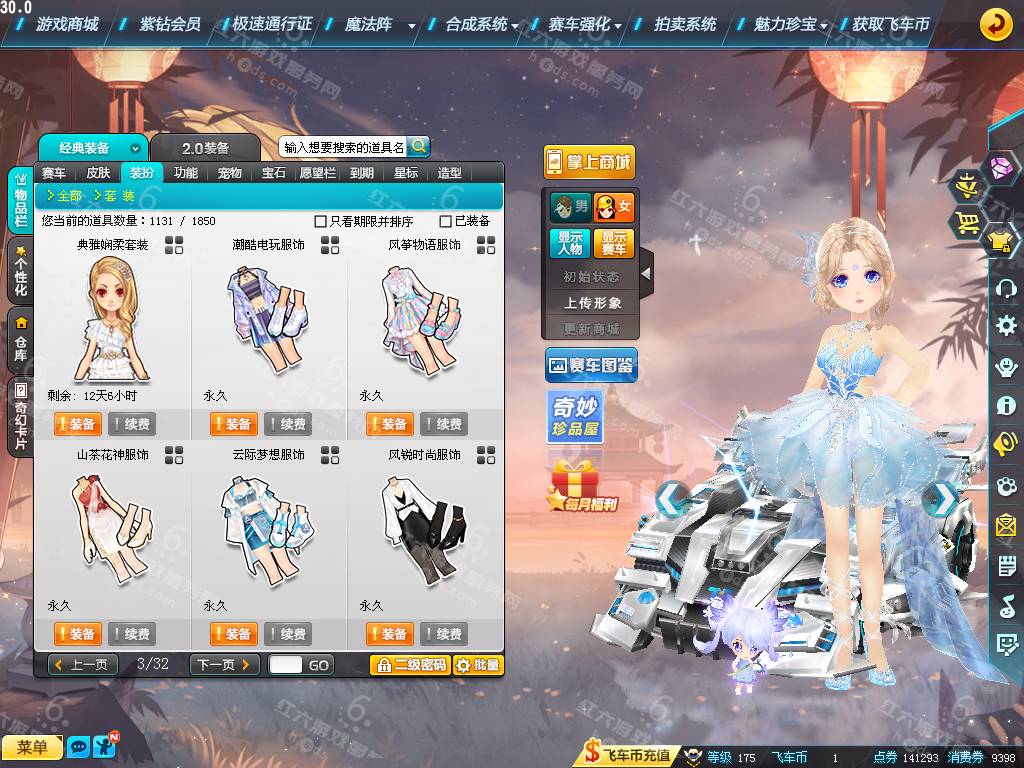1024x768 pixels.
Task: Open the 拍卖系统 auction menu
Action: [685, 24]
